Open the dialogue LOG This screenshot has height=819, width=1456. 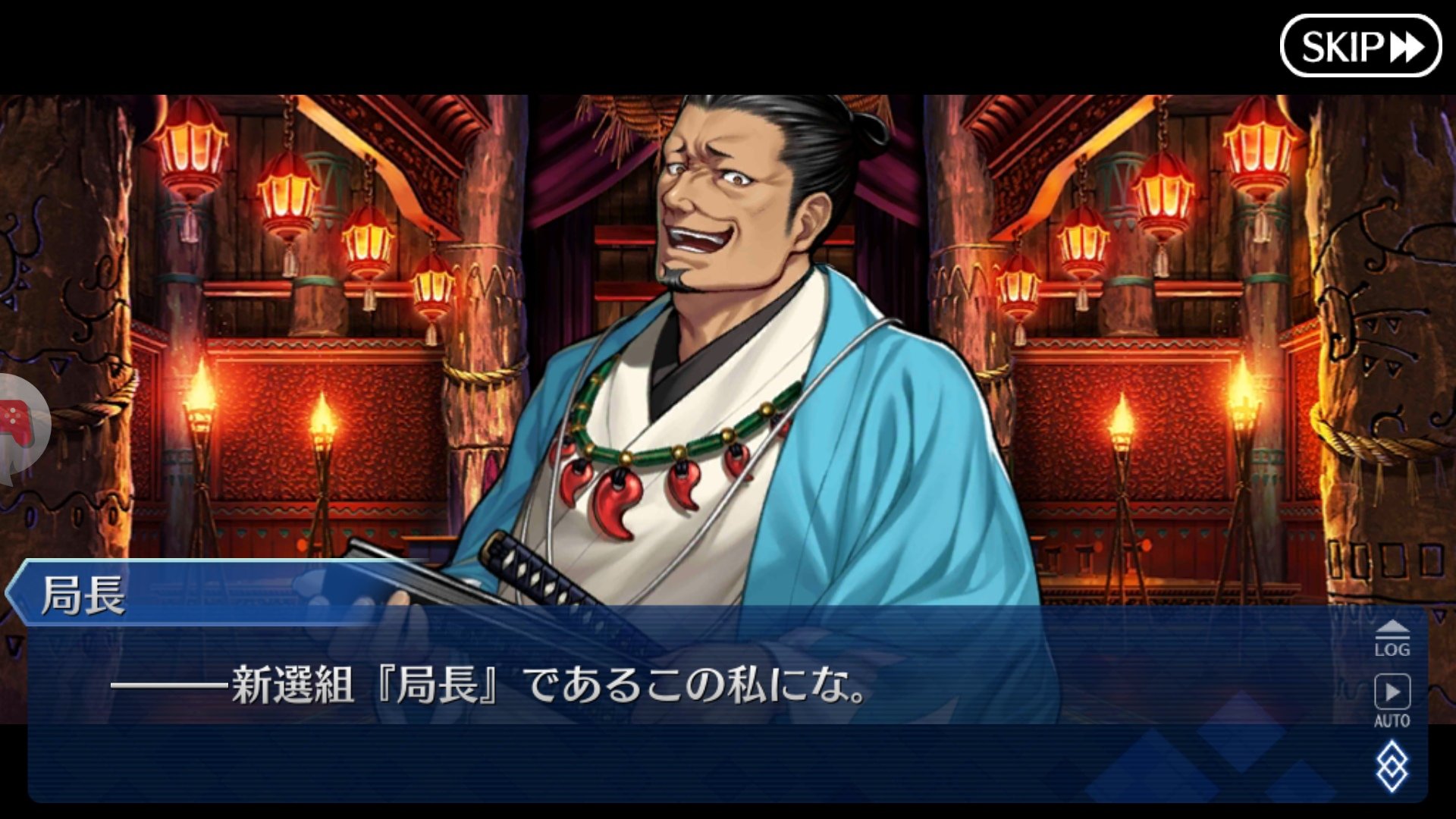[x=1392, y=639]
